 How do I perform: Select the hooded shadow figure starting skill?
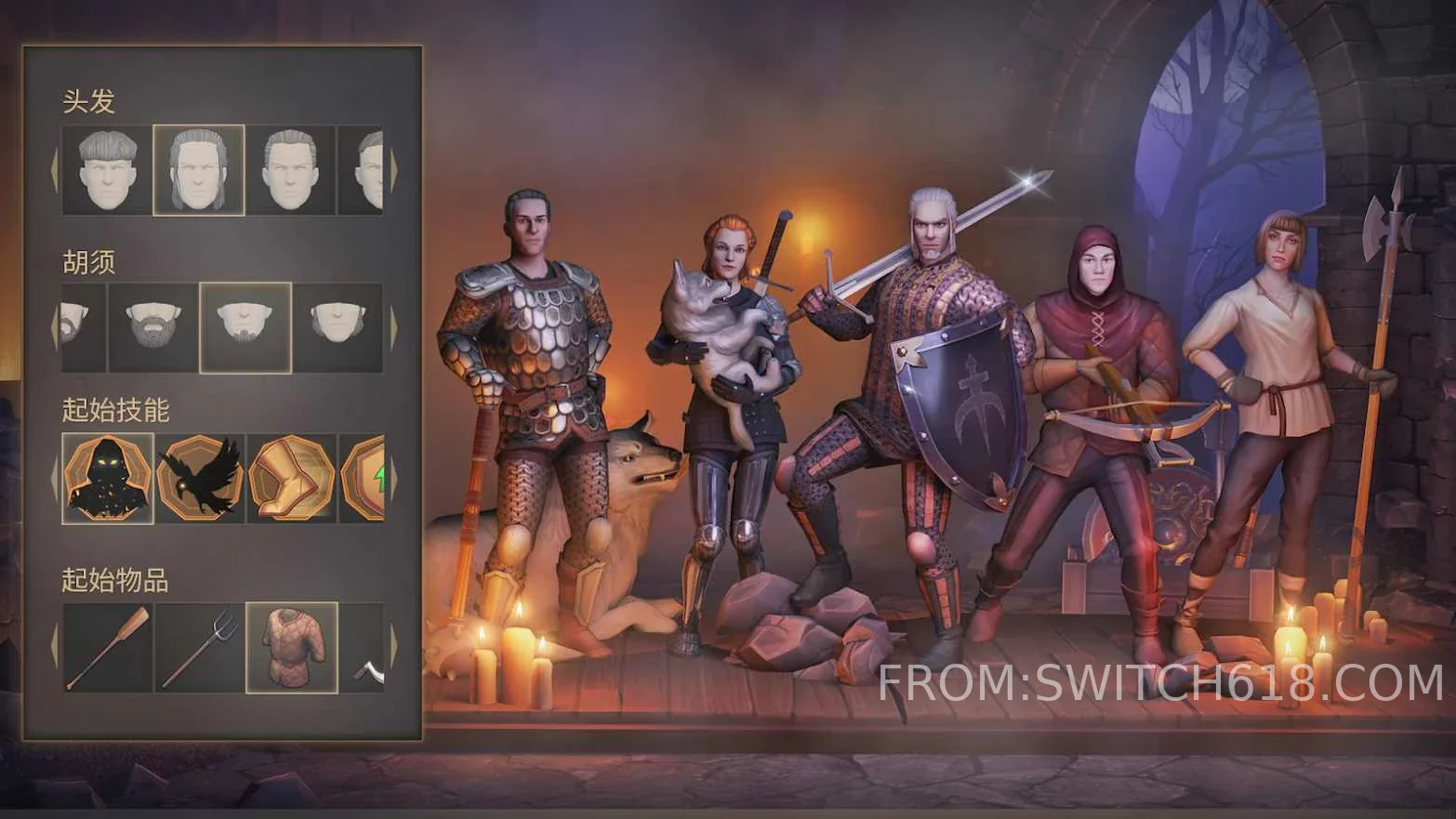click(x=108, y=479)
